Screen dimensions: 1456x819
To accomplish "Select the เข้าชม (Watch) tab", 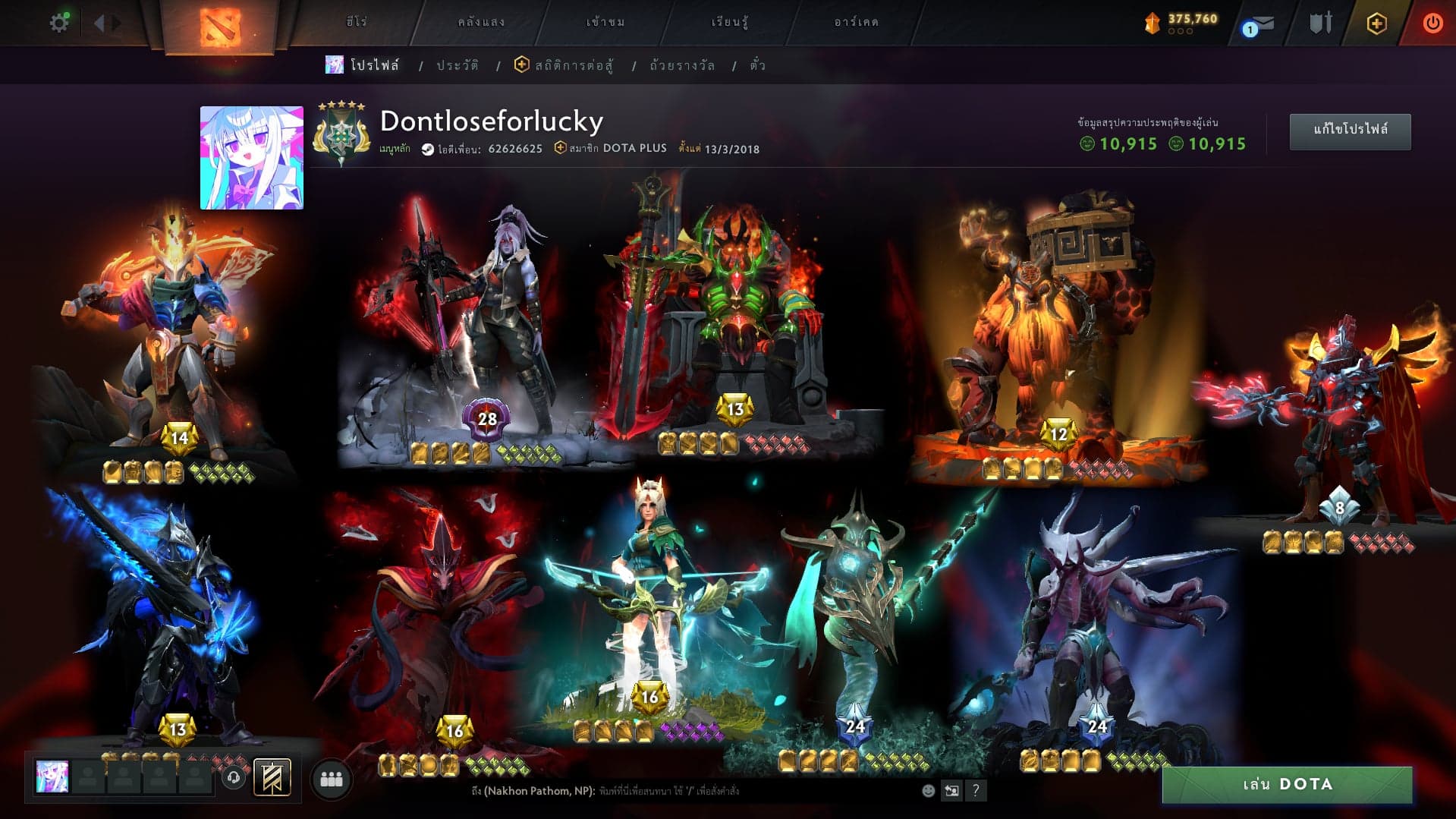I will [605, 22].
